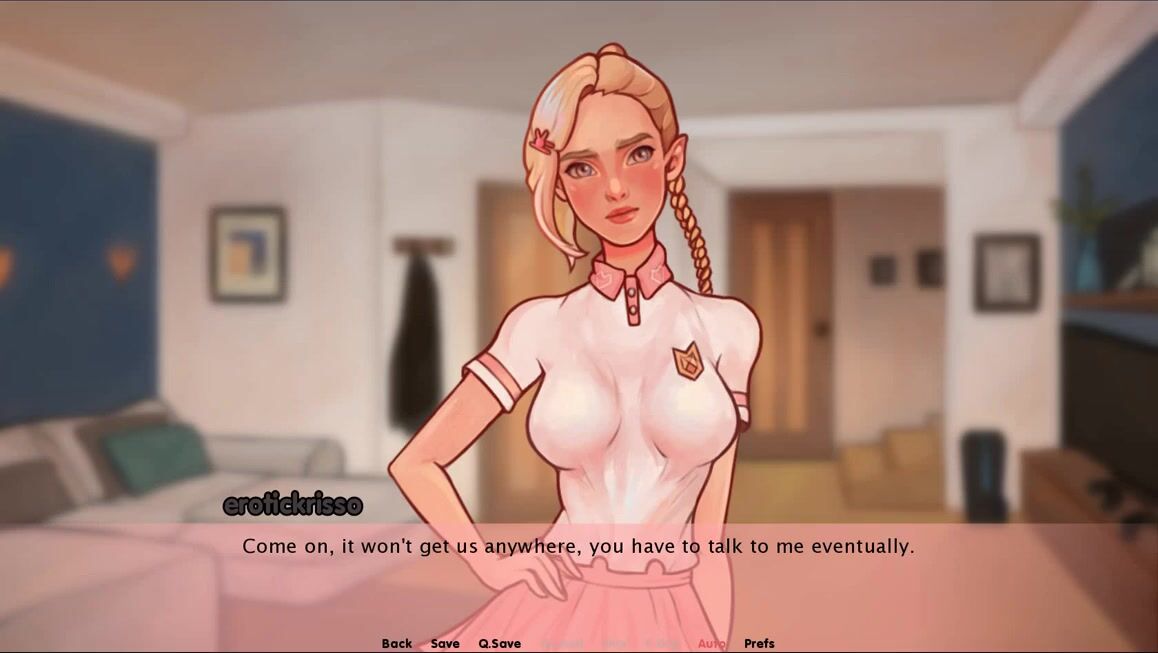Open the Prefs menu
This screenshot has width=1158, height=653.
tap(760, 643)
